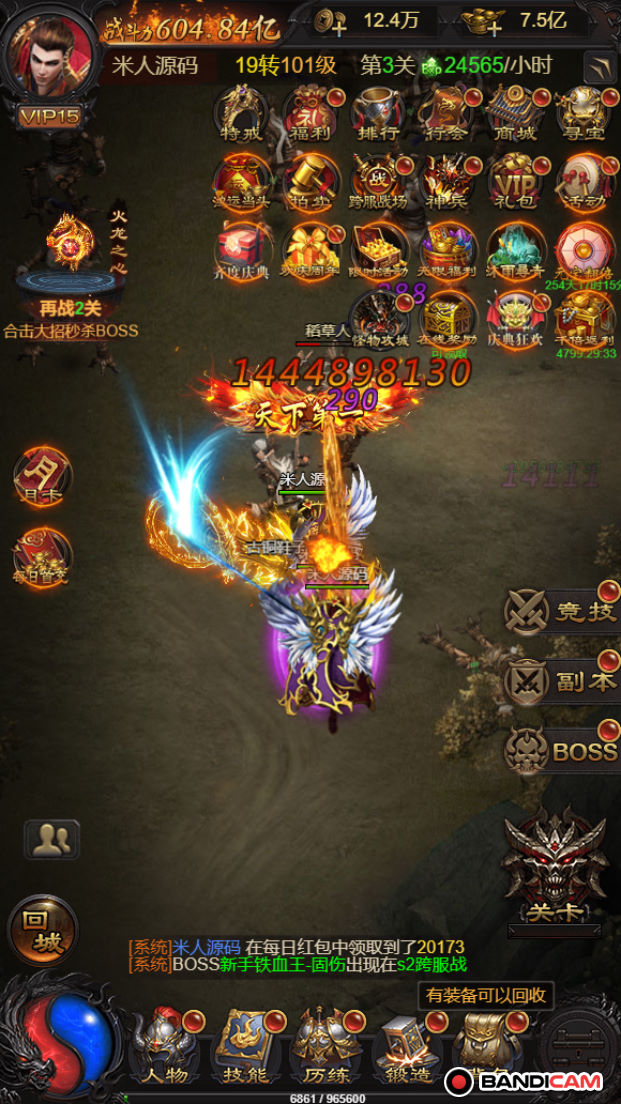This screenshot has height=1104, width=621.
Task: Tap the 月卡 monthly card icon
Action: 42,476
